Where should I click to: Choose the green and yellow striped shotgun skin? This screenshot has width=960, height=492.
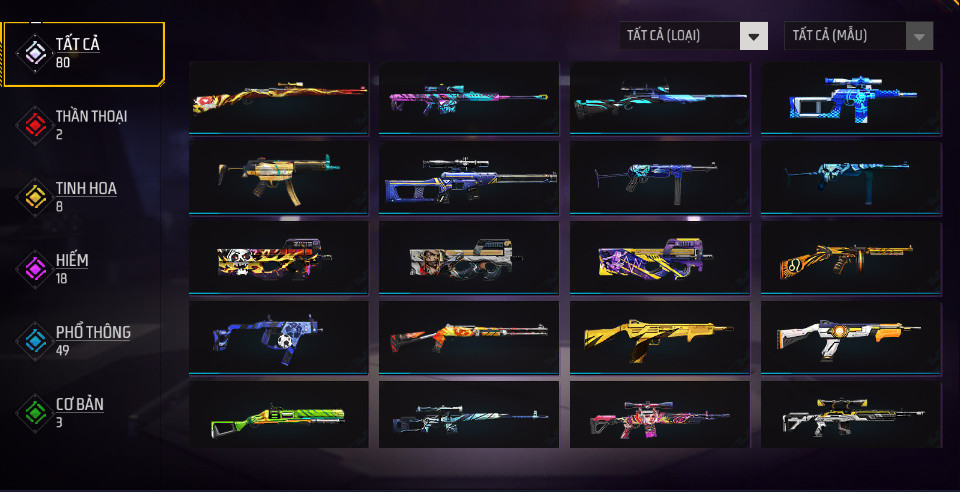(x=279, y=414)
